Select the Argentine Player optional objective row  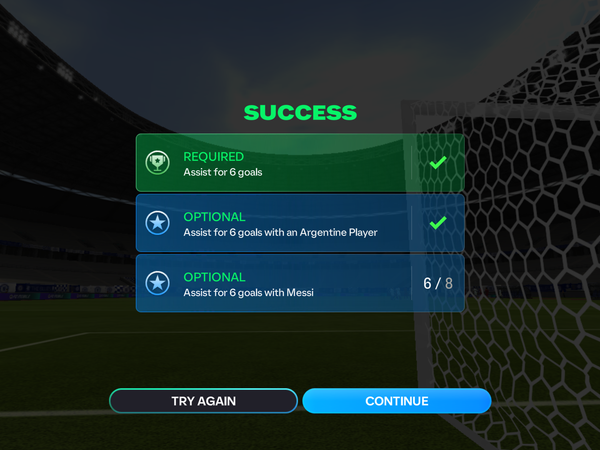tap(300, 223)
